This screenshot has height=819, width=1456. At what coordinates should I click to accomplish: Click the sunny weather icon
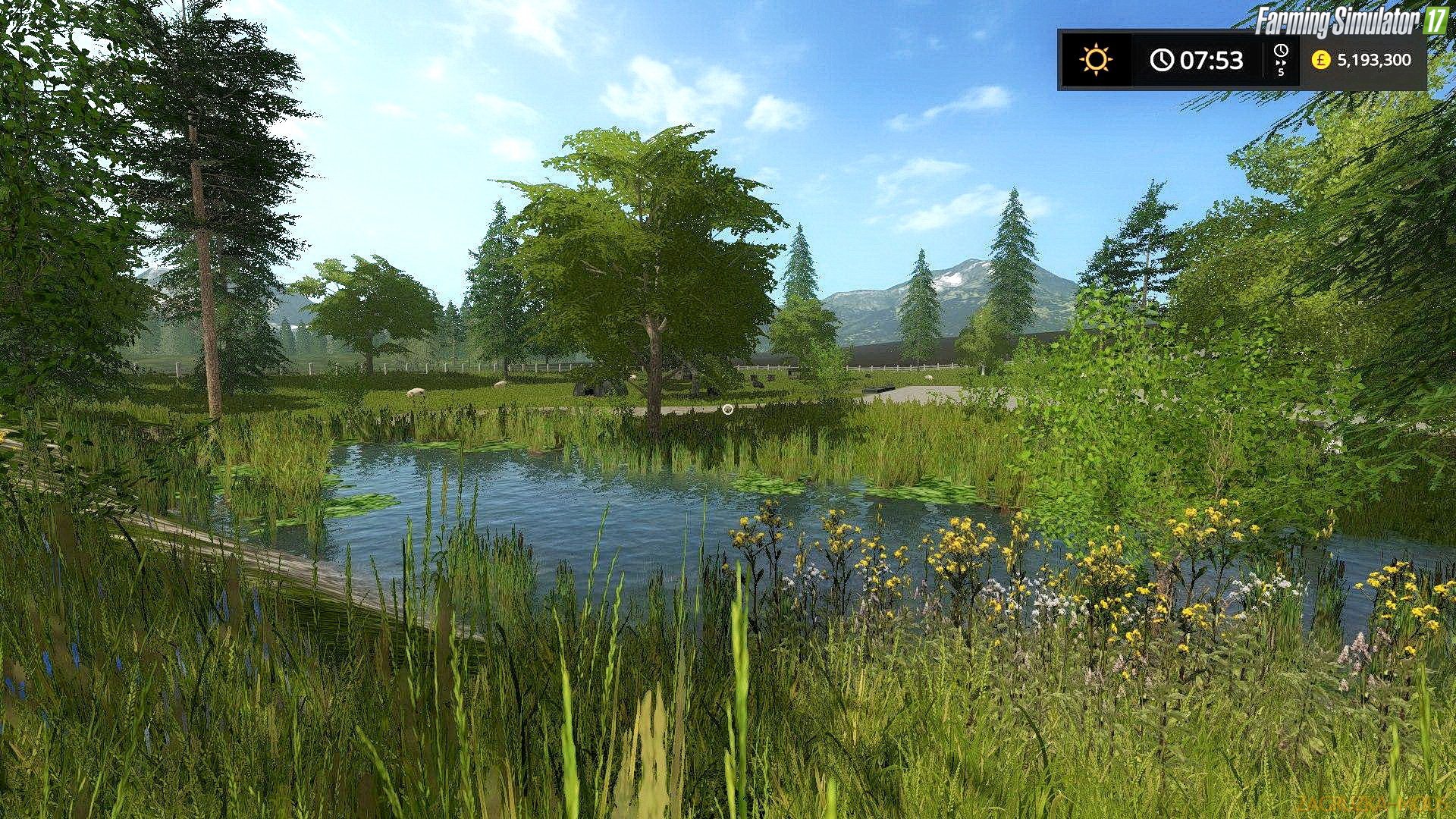1096,59
